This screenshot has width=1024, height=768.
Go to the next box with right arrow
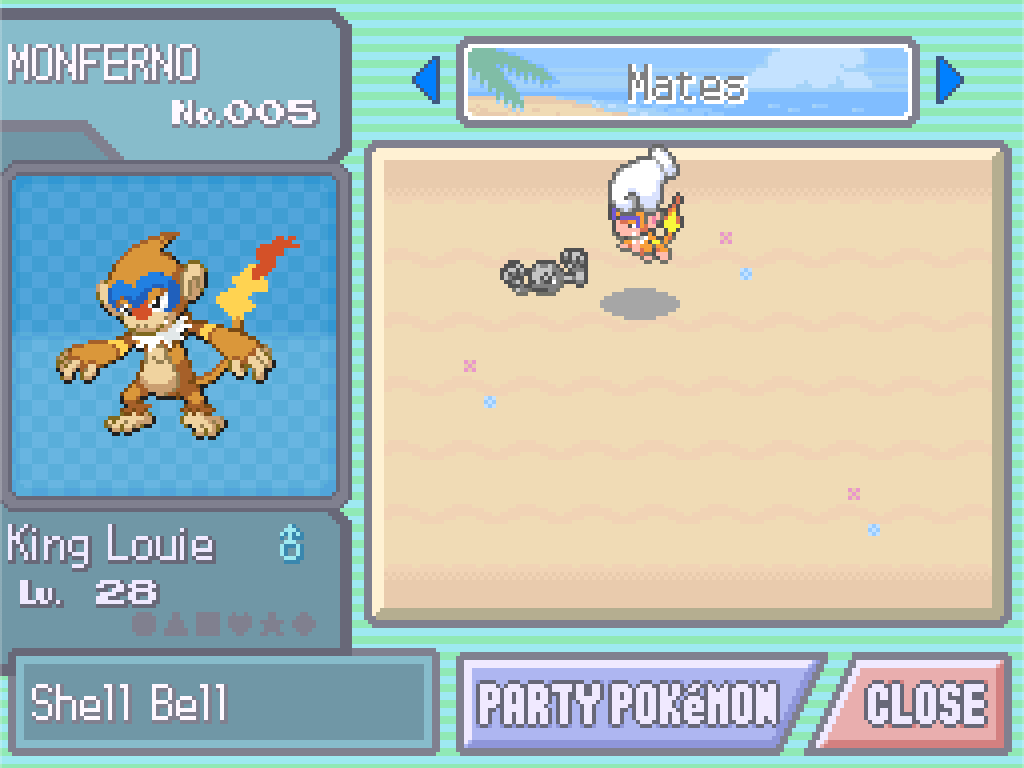point(948,81)
